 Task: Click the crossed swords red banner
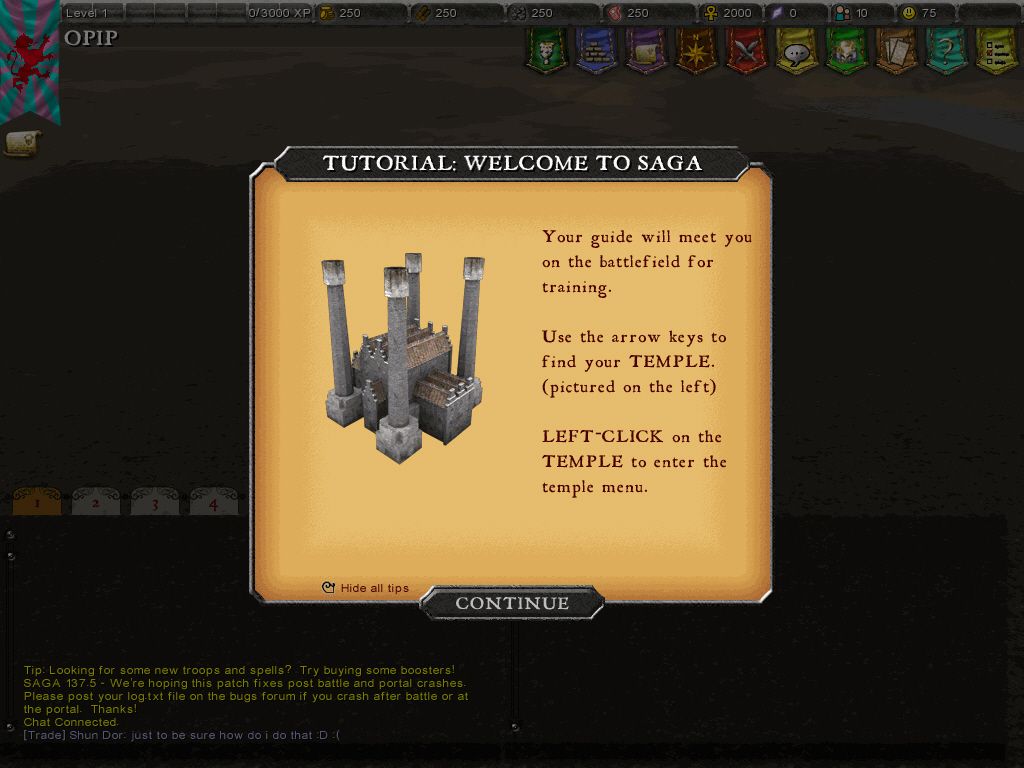[x=746, y=49]
